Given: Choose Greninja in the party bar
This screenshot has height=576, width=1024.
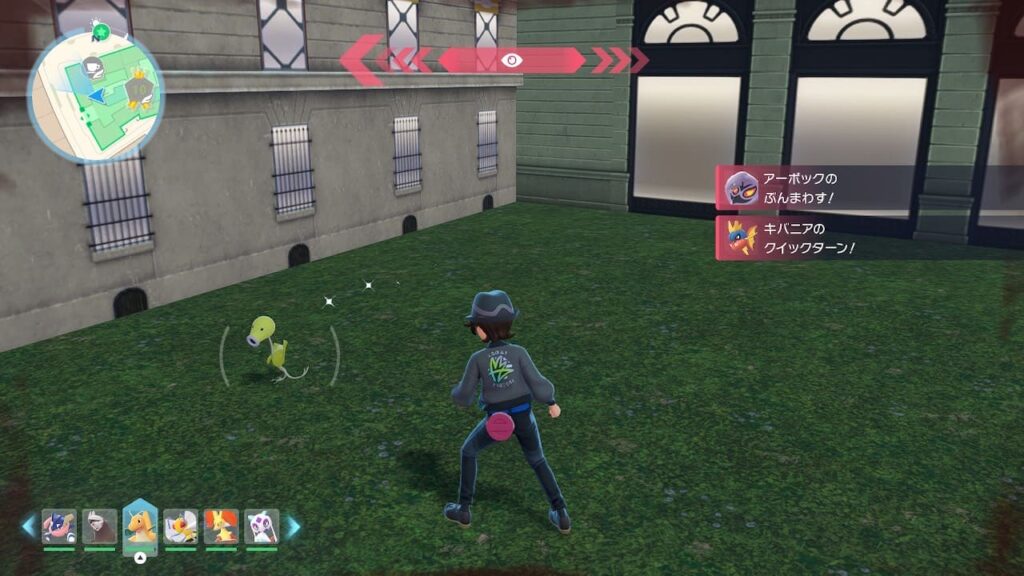Looking at the screenshot, I should pyautogui.click(x=58, y=525).
